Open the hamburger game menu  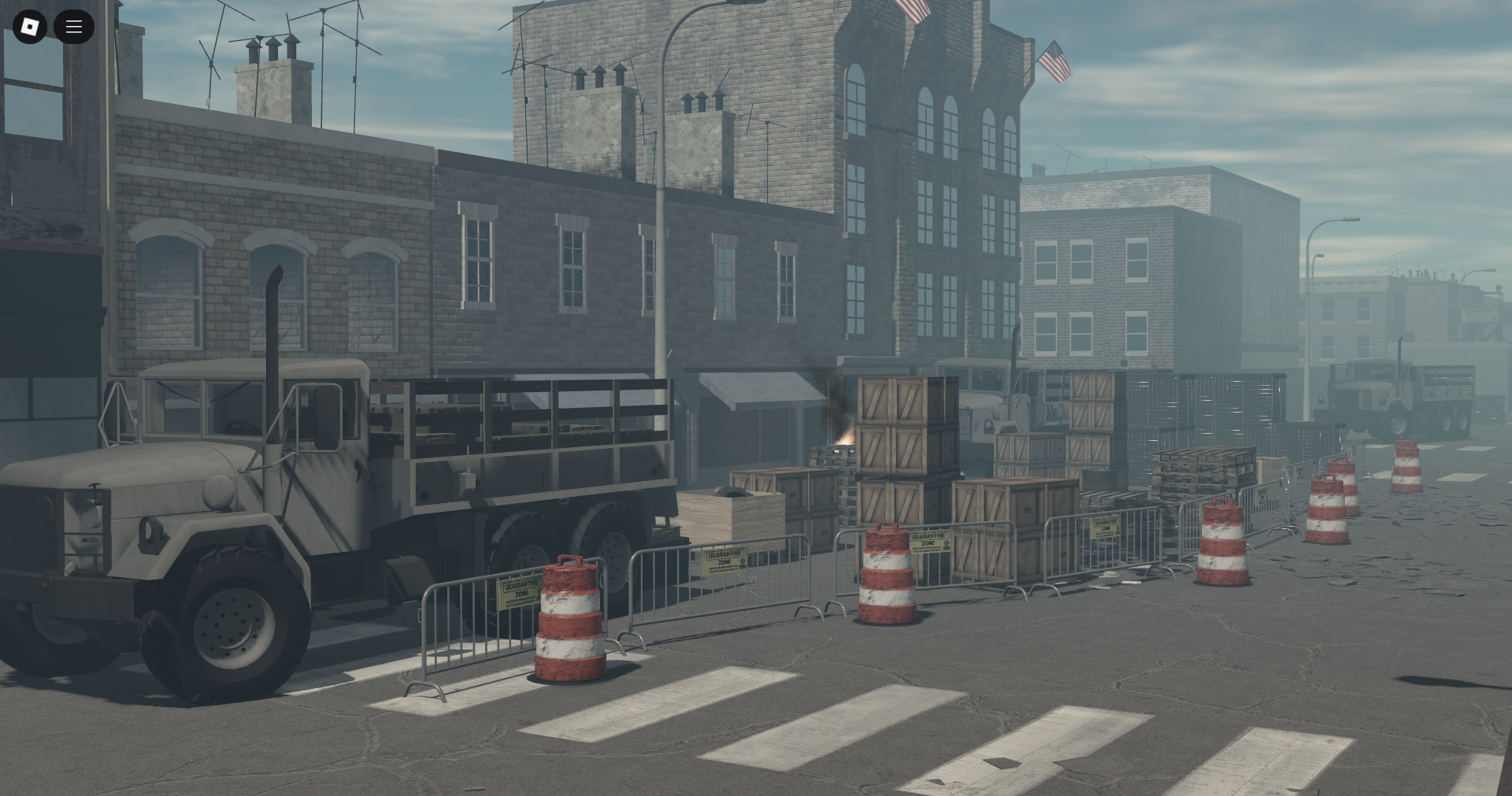(x=74, y=26)
